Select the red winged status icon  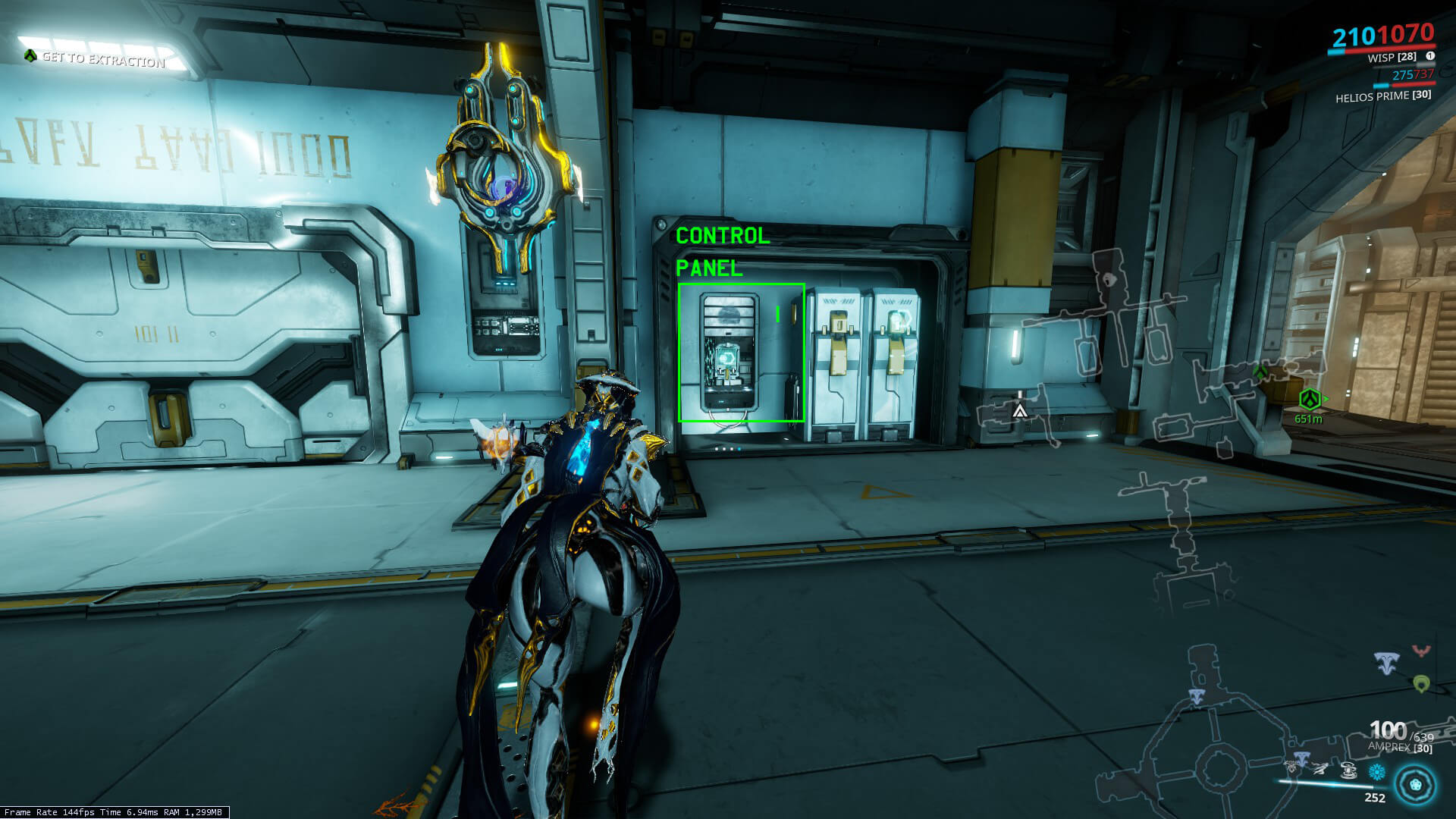(1420, 651)
